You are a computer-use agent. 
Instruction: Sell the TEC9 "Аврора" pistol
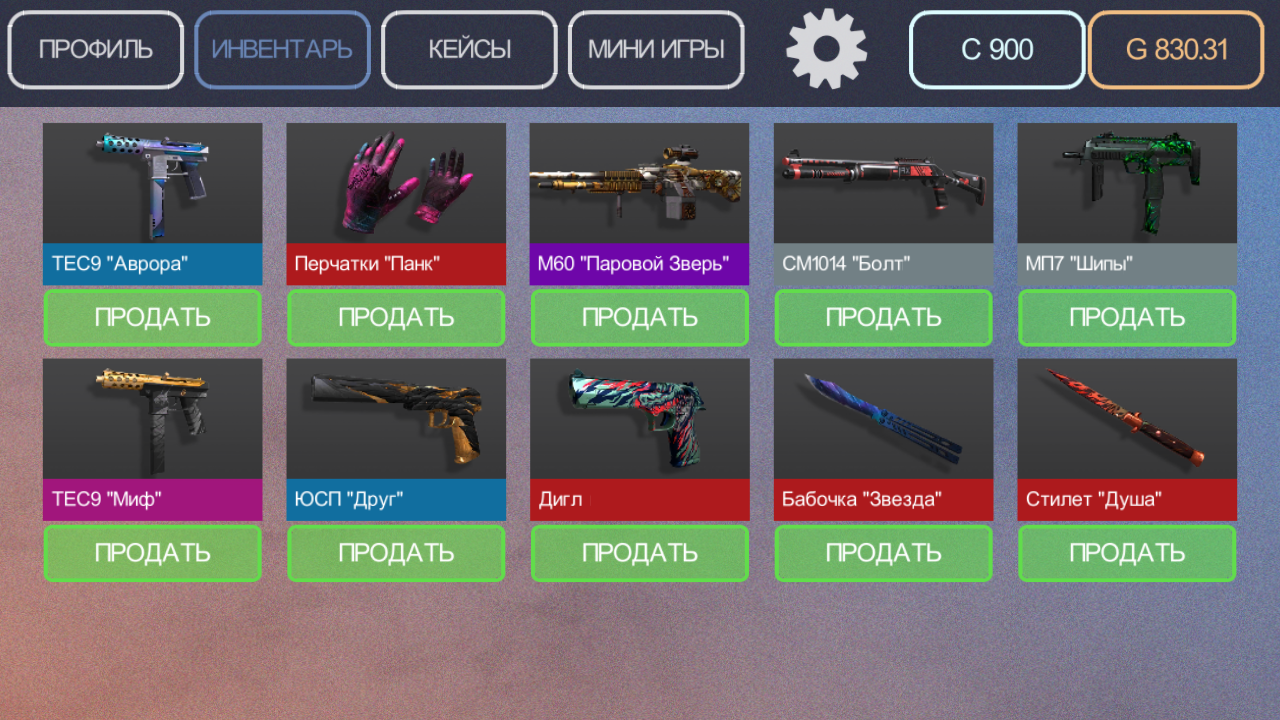tap(152, 317)
